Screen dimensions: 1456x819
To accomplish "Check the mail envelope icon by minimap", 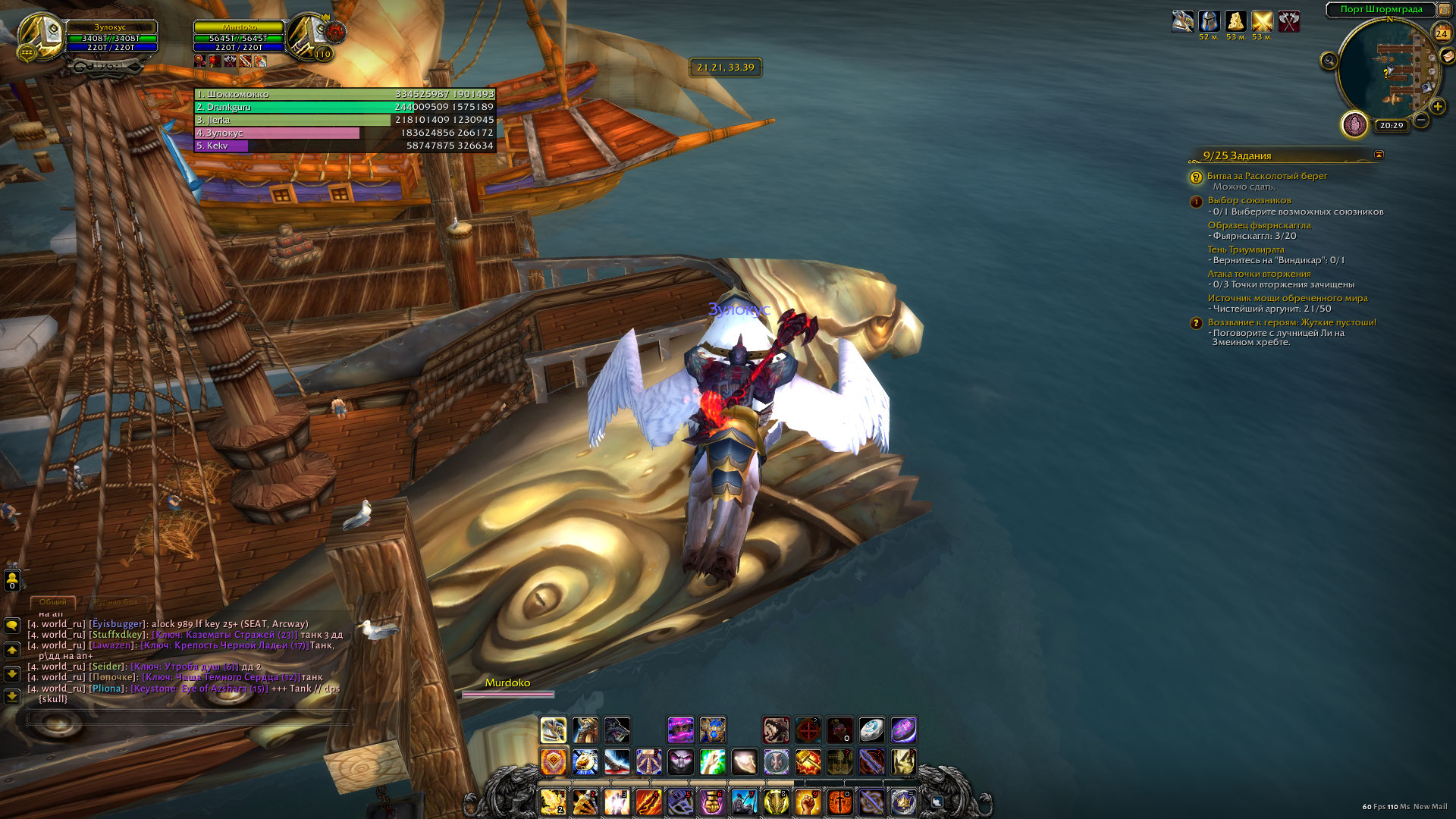I will (1448, 55).
